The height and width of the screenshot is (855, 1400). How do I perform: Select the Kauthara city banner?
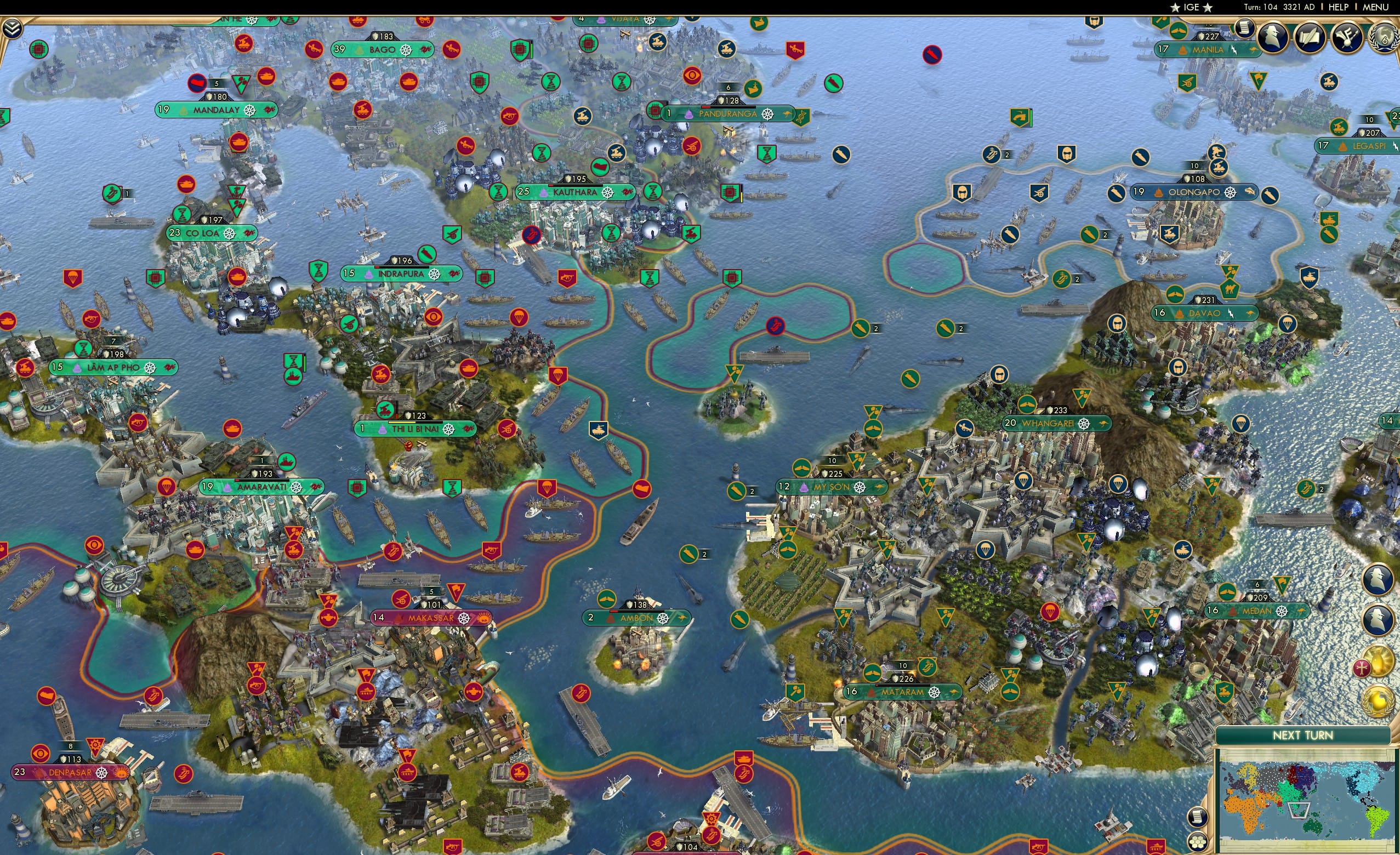pos(575,192)
